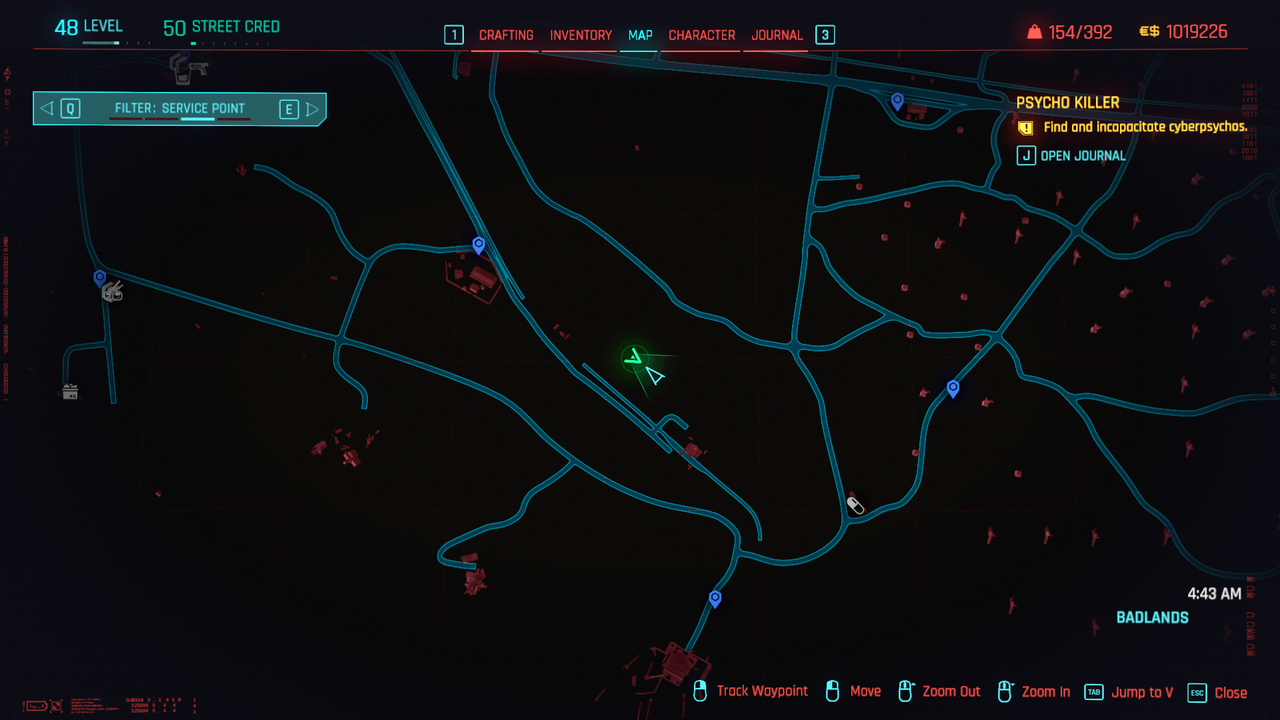Viewport: 1280px width, 720px height.
Task: Open the Journal tab
Action: (x=777, y=35)
